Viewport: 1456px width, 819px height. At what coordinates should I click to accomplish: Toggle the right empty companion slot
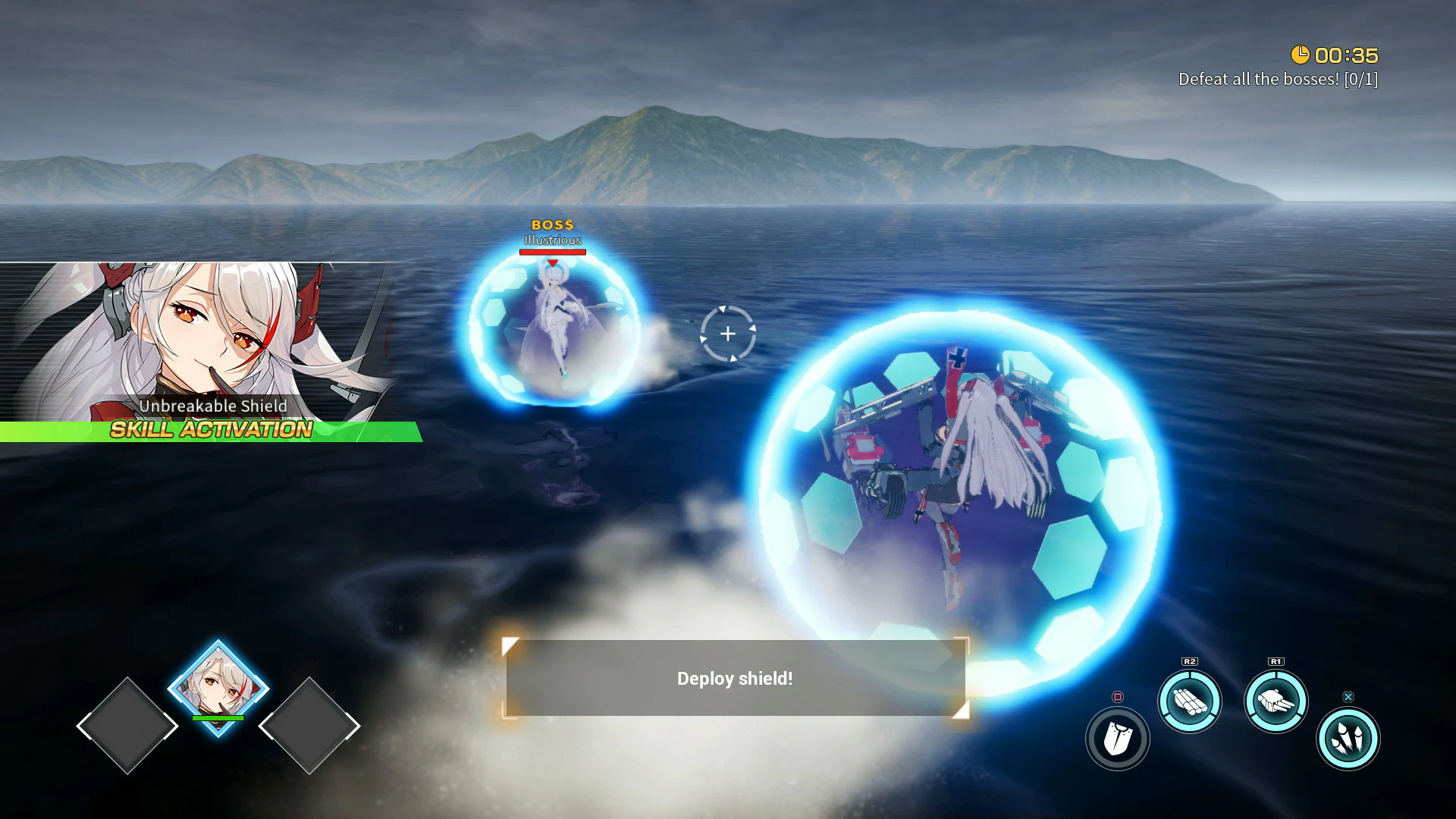click(310, 726)
